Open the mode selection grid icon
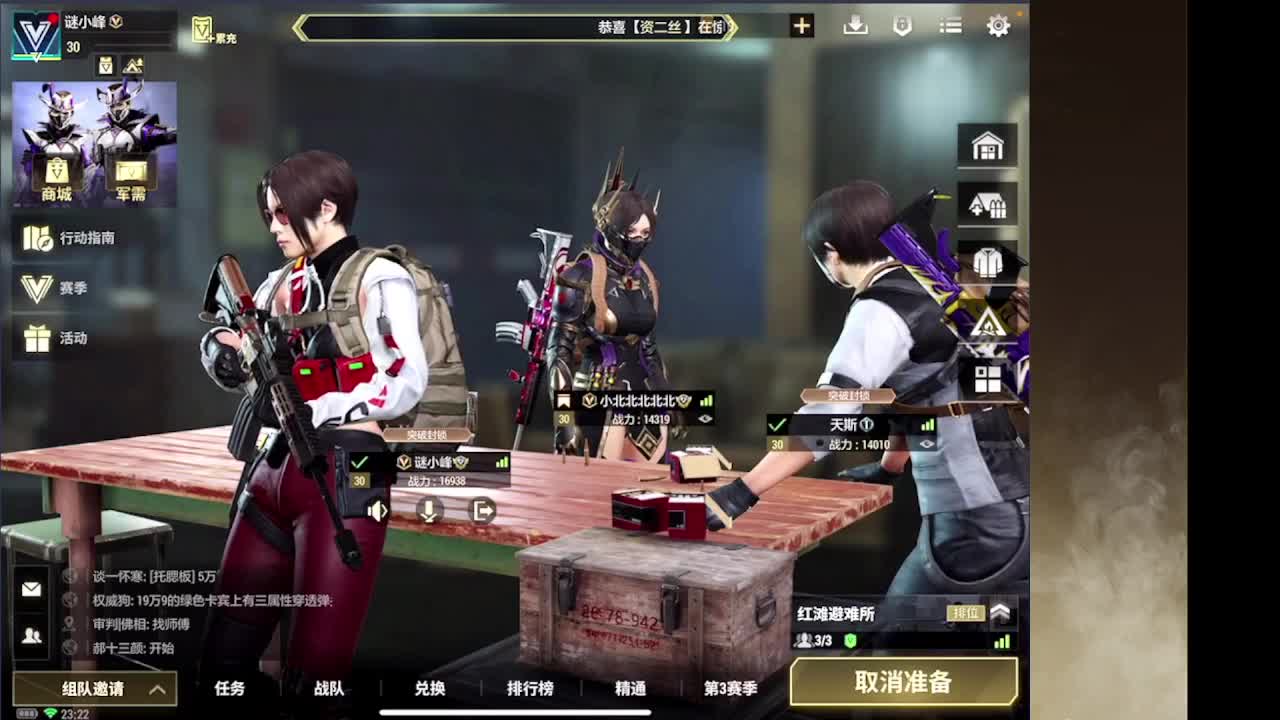The image size is (1280, 720). (988, 378)
